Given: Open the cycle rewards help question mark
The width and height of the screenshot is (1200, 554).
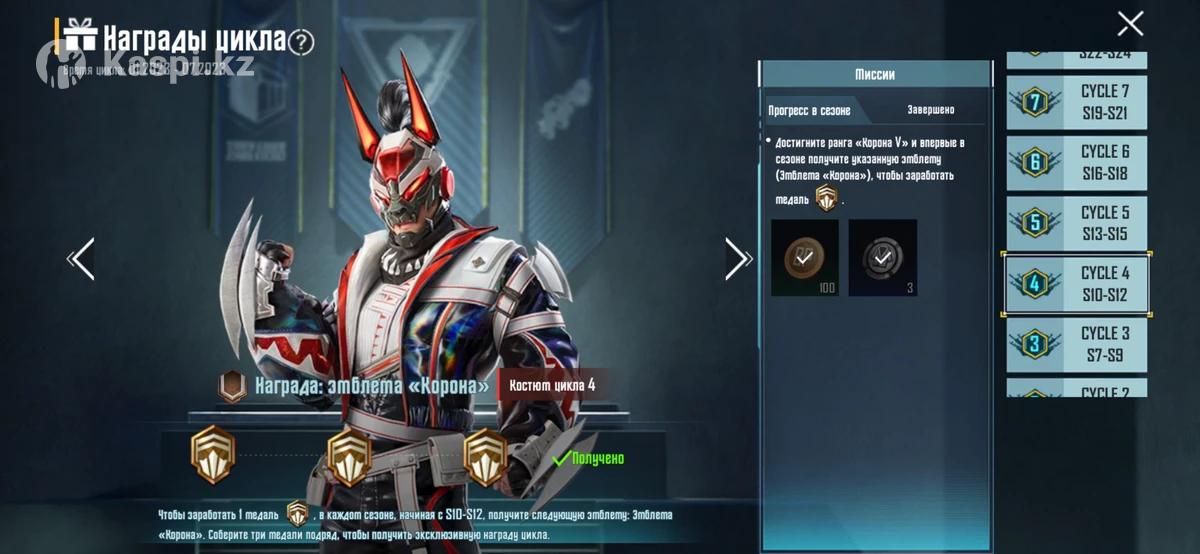Looking at the screenshot, I should coord(301,42).
